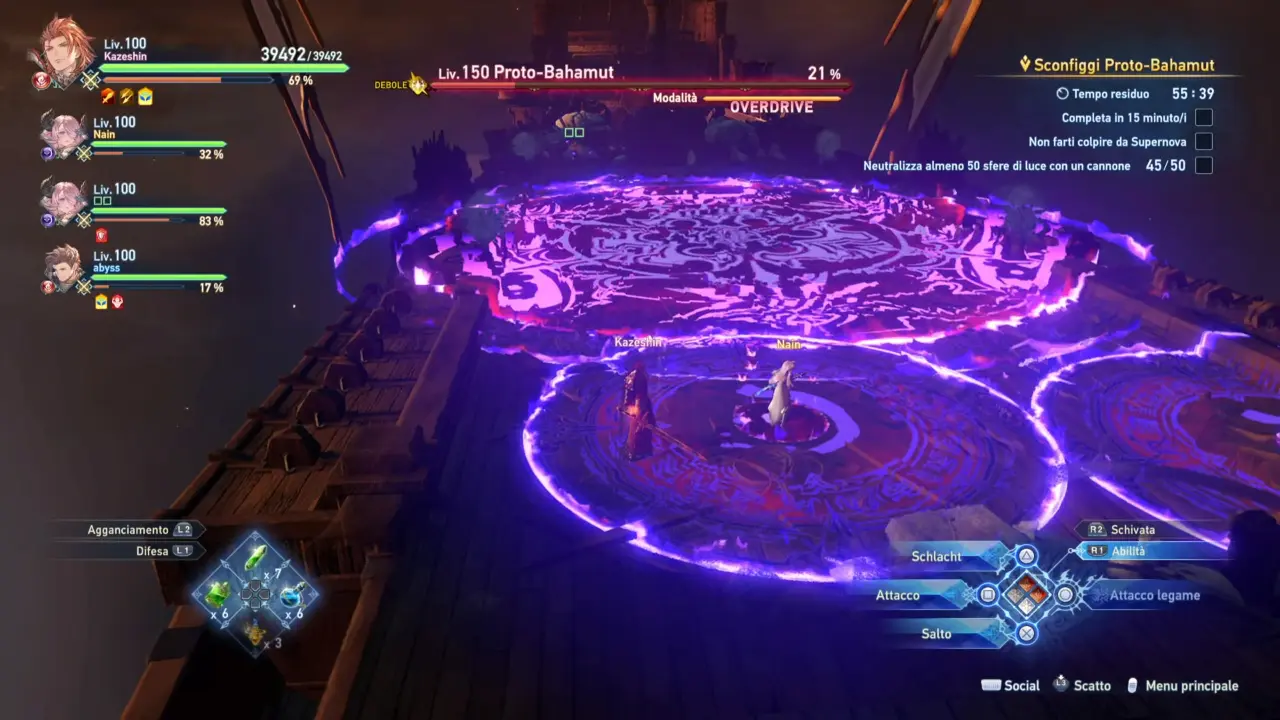Screen dimensions: 1280x720
Task: Expand the Sconfiggi Proto-Bahamut objective header
Action: pyautogui.click(x=1117, y=64)
